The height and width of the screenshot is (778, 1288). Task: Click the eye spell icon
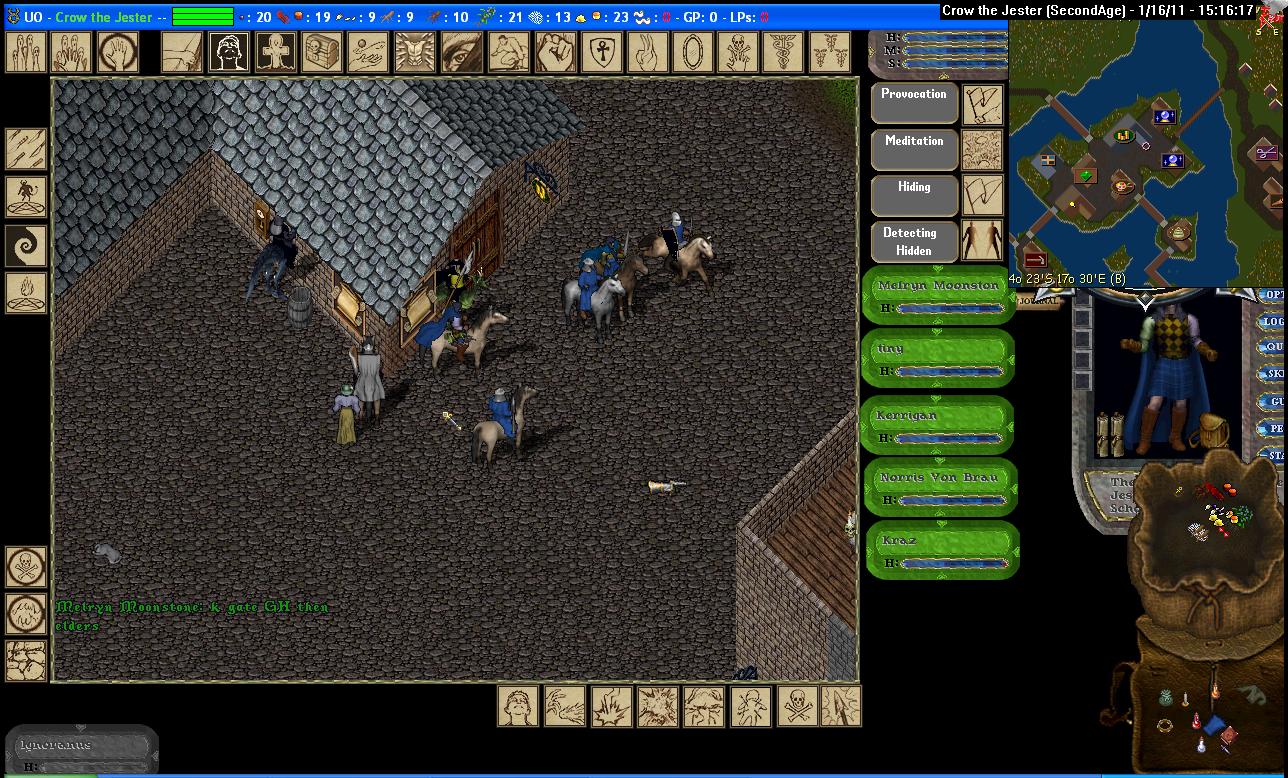coord(459,52)
